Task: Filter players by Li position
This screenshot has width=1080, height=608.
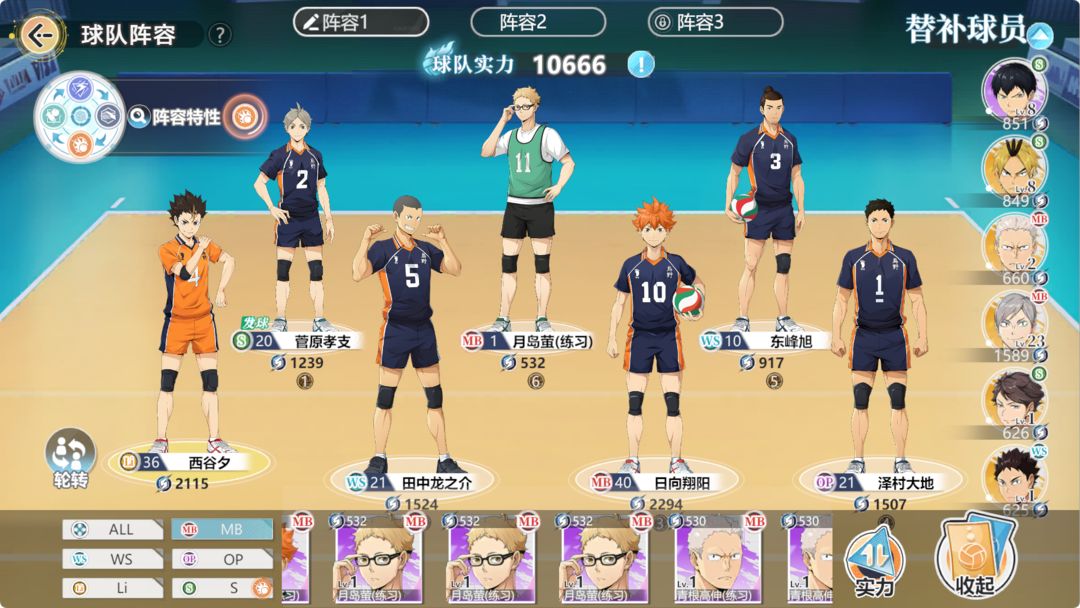Action: [x=113, y=588]
